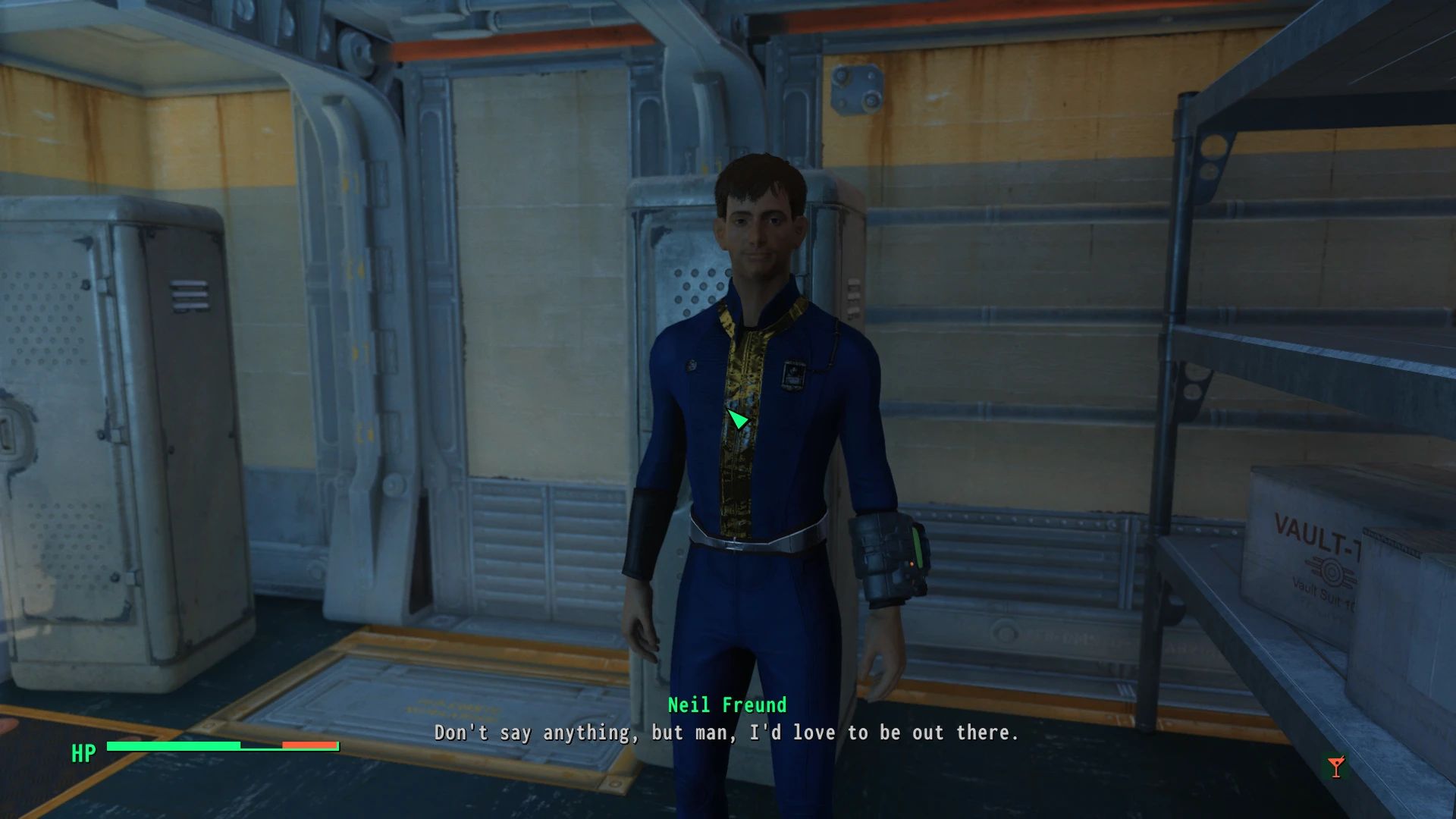
Task: Click the pin on Neil's right chest
Action: pyautogui.click(x=691, y=366)
